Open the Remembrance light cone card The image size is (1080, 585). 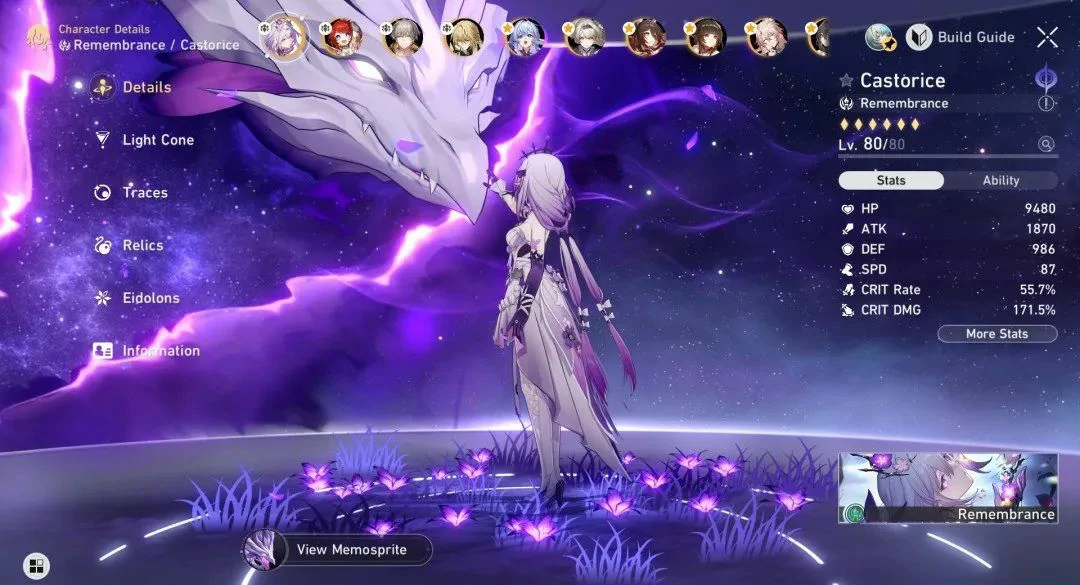tap(947, 488)
